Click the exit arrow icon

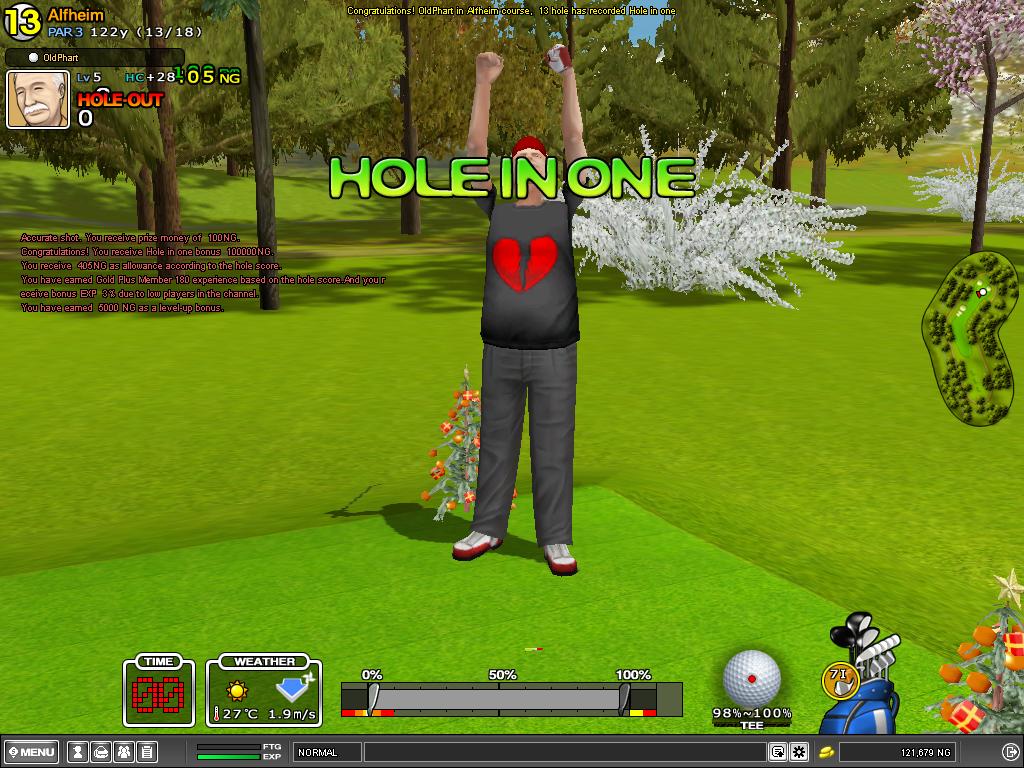[x=1010, y=752]
